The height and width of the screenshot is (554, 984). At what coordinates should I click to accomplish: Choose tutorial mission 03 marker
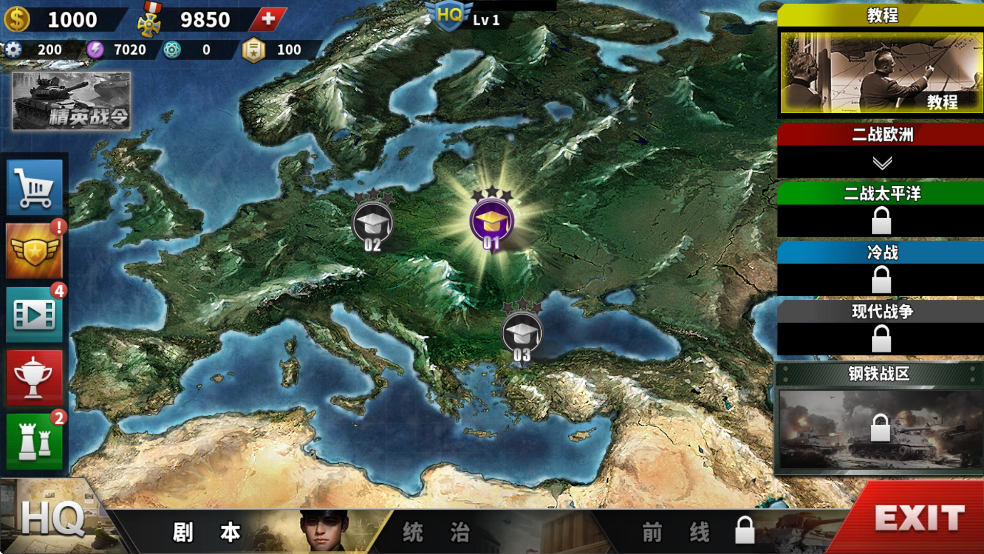[521, 333]
